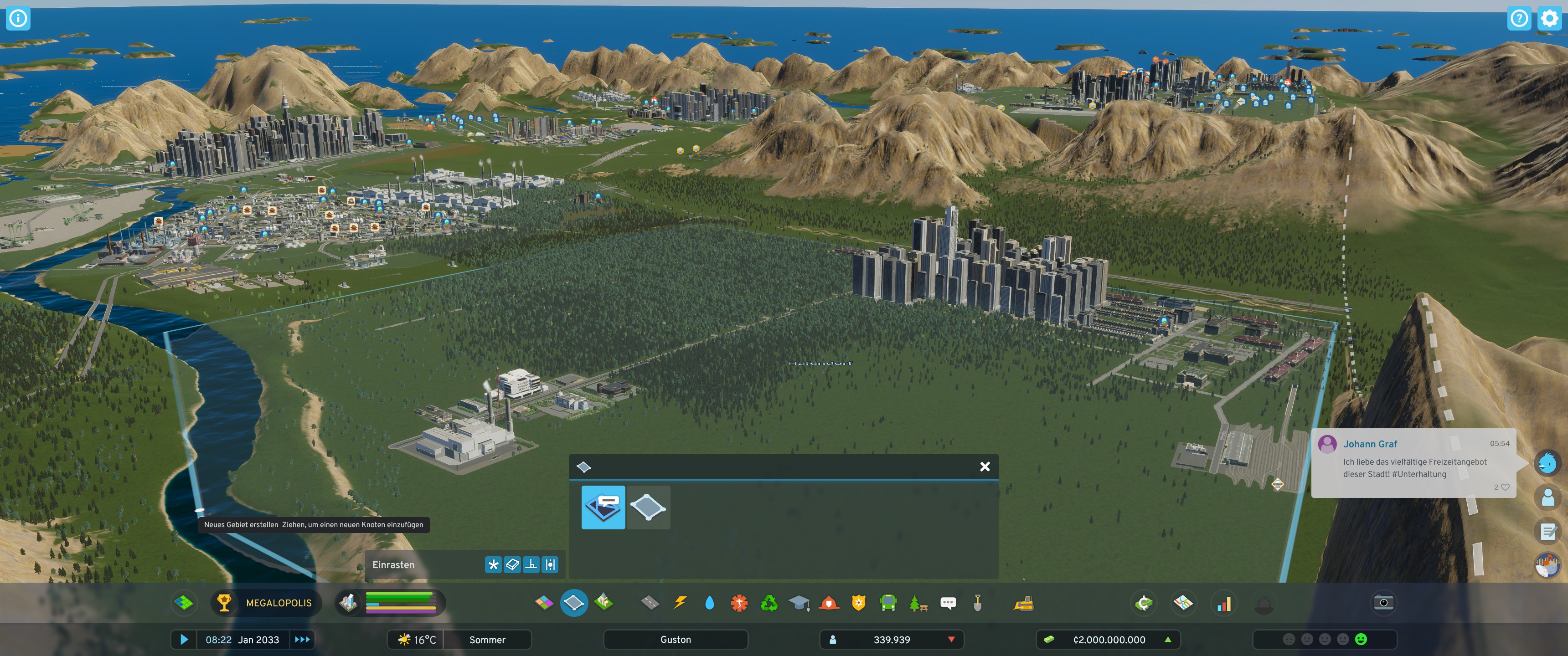Expand the population details with red arrow

pos(952,640)
